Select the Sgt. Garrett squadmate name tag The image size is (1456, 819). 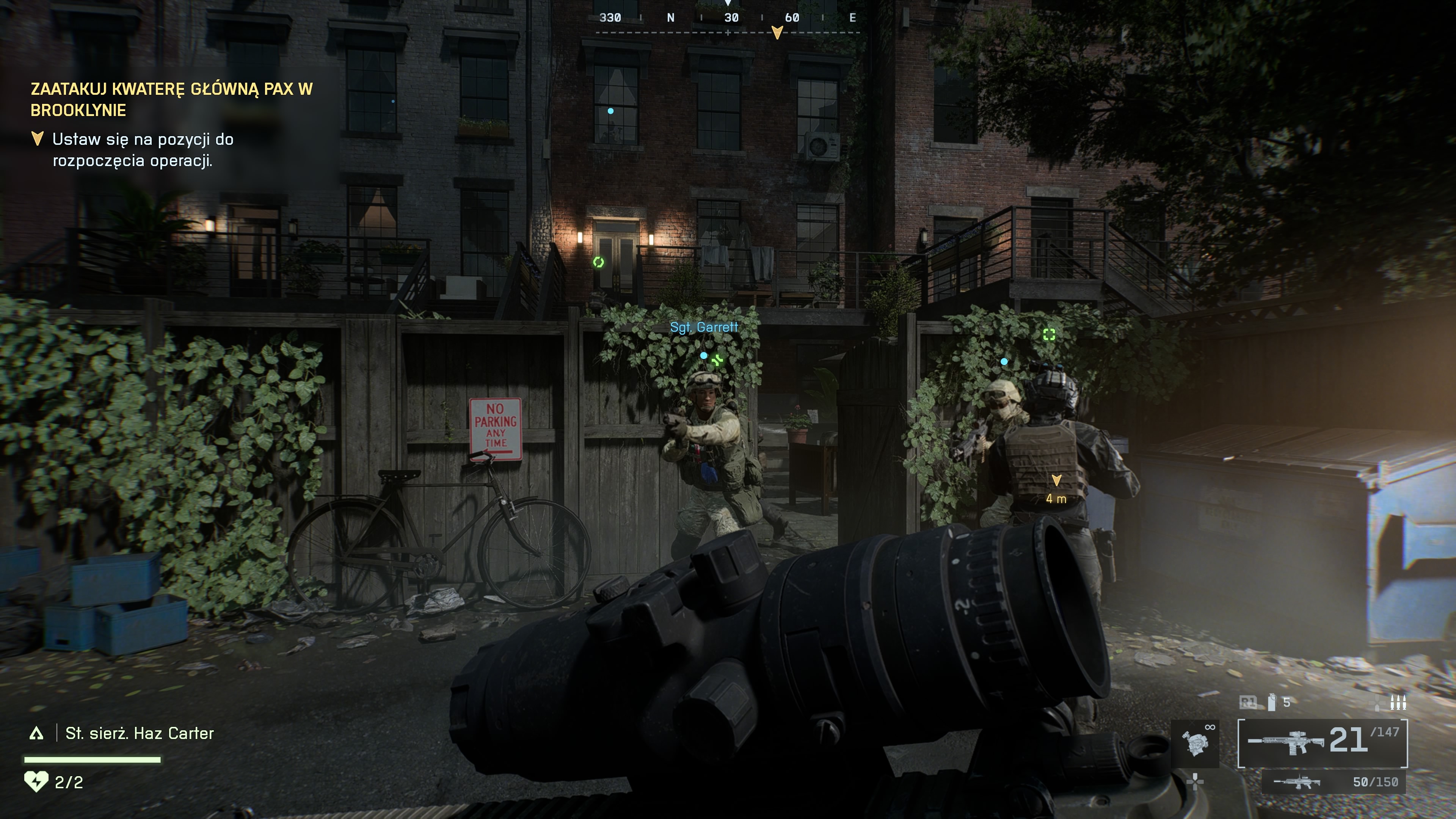click(x=704, y=327)
